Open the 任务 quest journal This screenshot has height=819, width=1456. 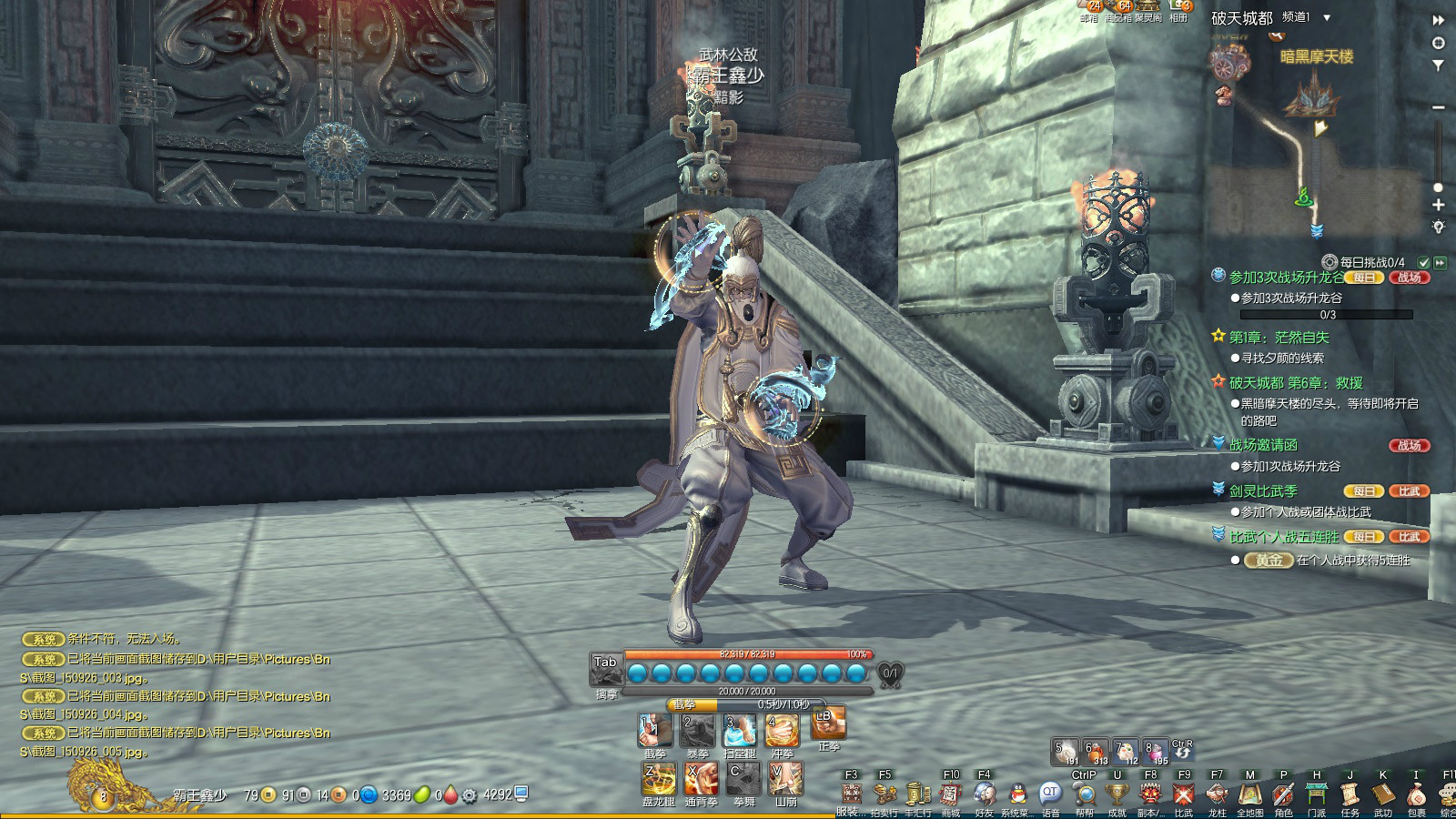pos(1350,794)
